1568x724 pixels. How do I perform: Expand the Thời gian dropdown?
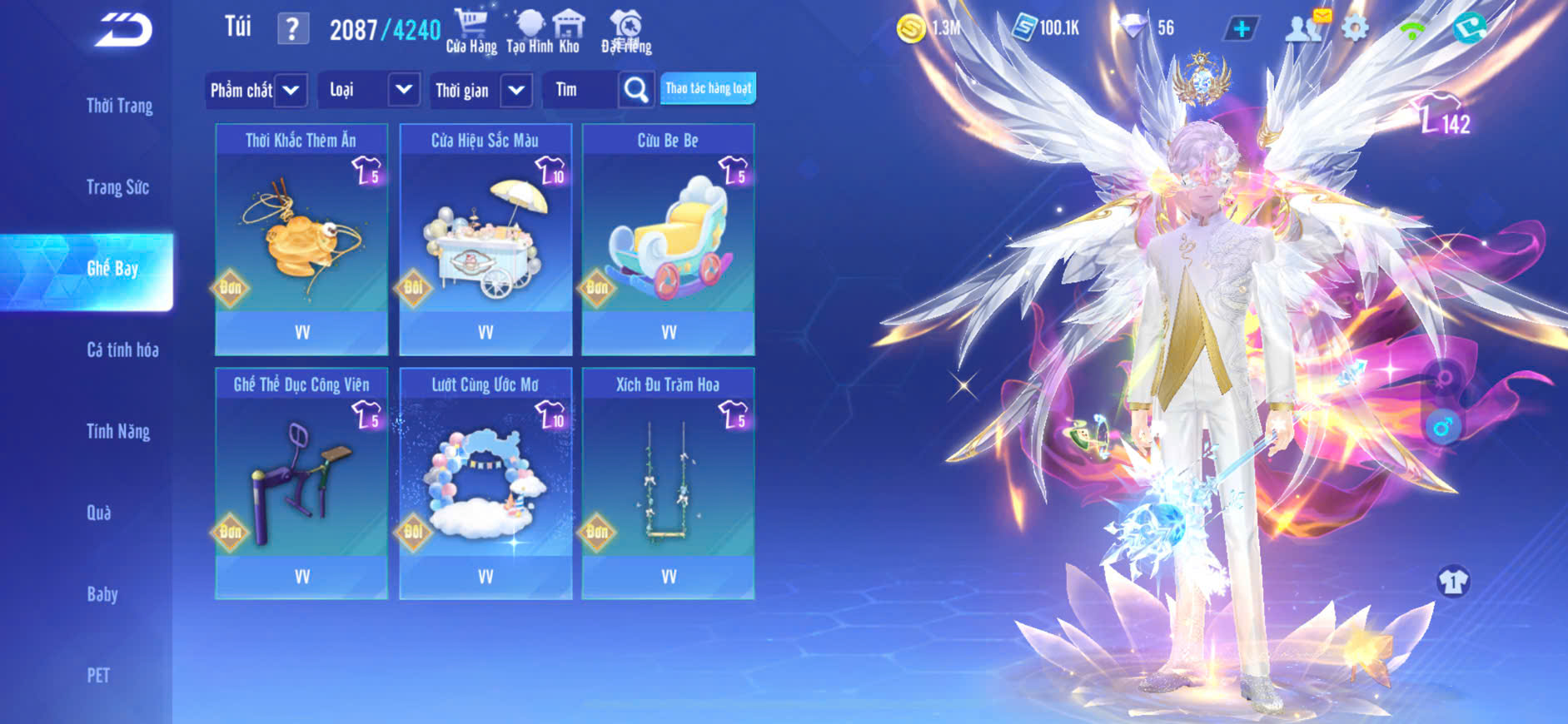(x=482, y=90)
